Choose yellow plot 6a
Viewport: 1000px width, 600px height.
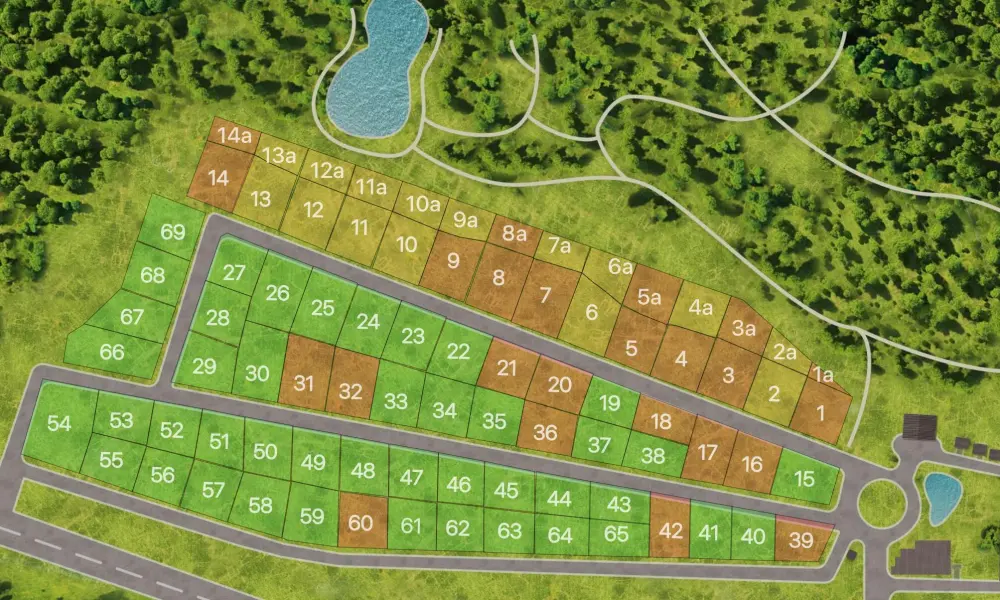pyautogui.click(x=620, y=268)
